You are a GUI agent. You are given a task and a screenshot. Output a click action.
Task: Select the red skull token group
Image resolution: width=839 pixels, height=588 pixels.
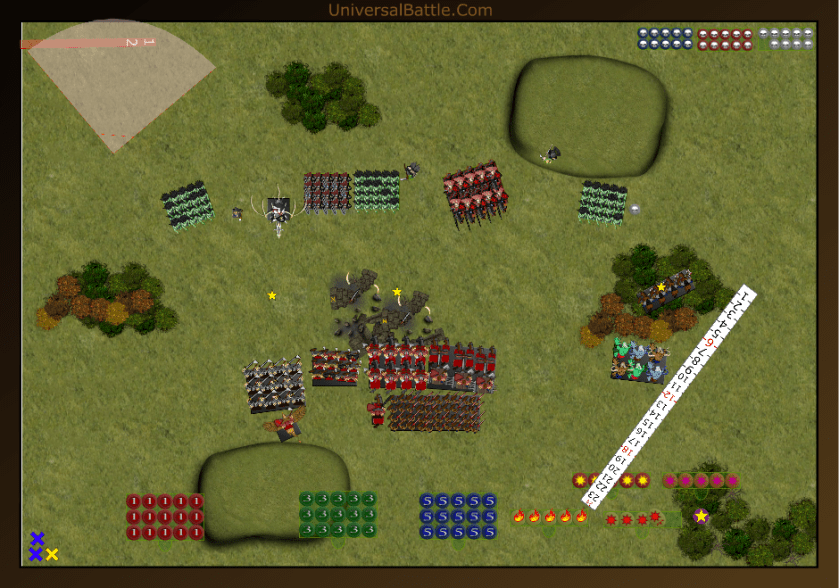724,39
